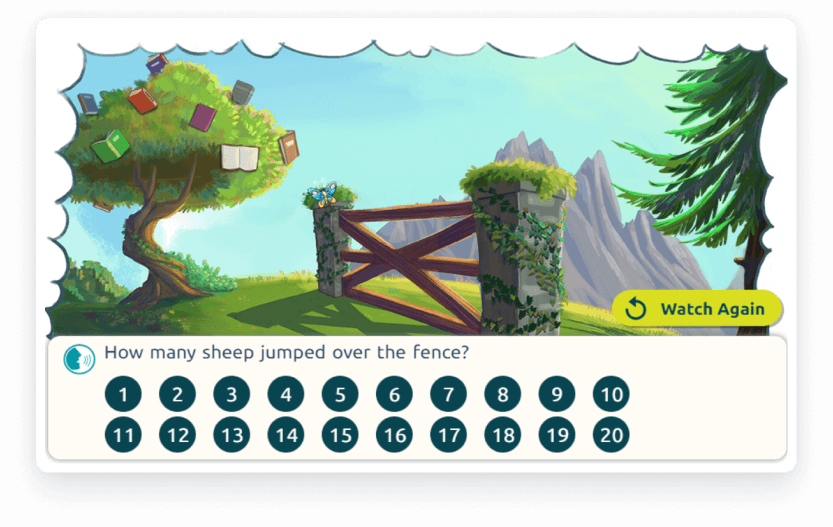Pick number 4 as the sheep count
833x527 pixels.
click(286, 394)
